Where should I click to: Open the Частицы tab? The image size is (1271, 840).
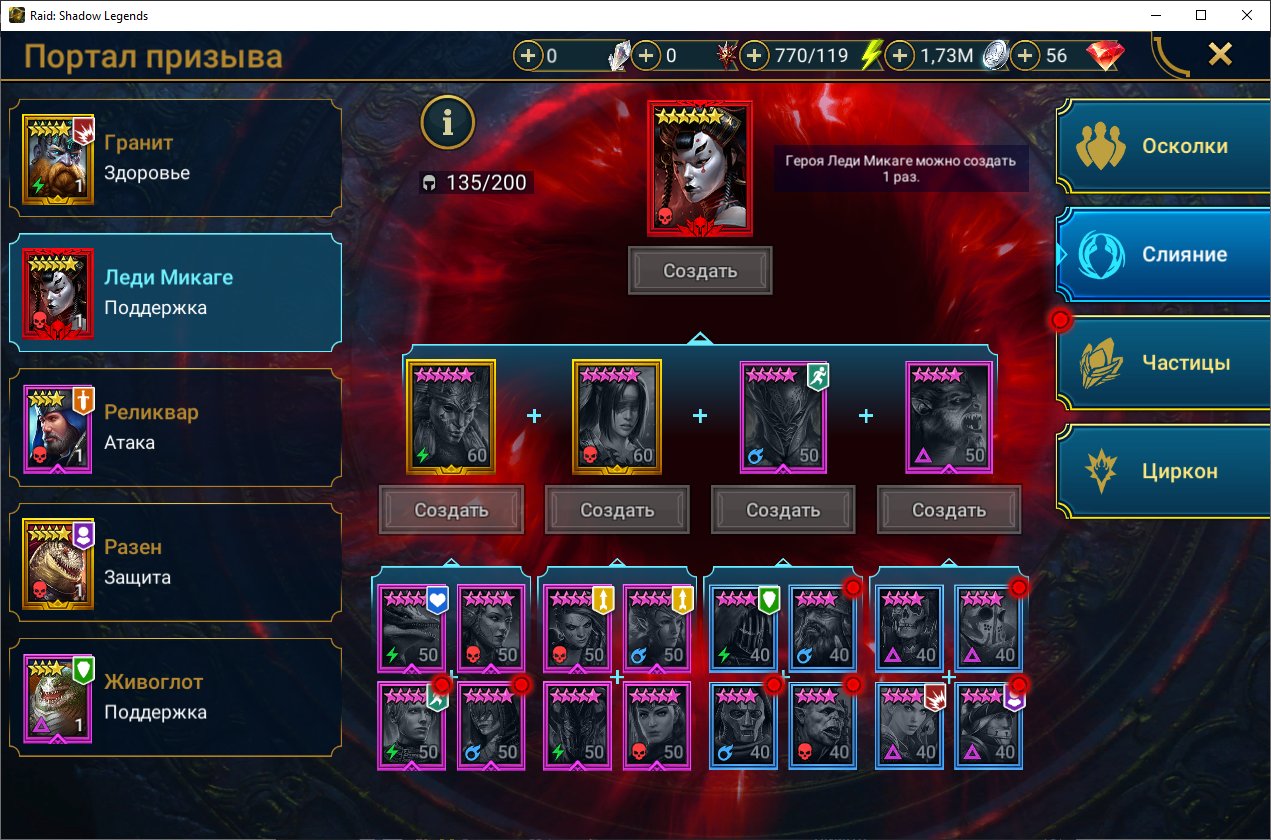pyautogui.click(x=1165, y=363)
